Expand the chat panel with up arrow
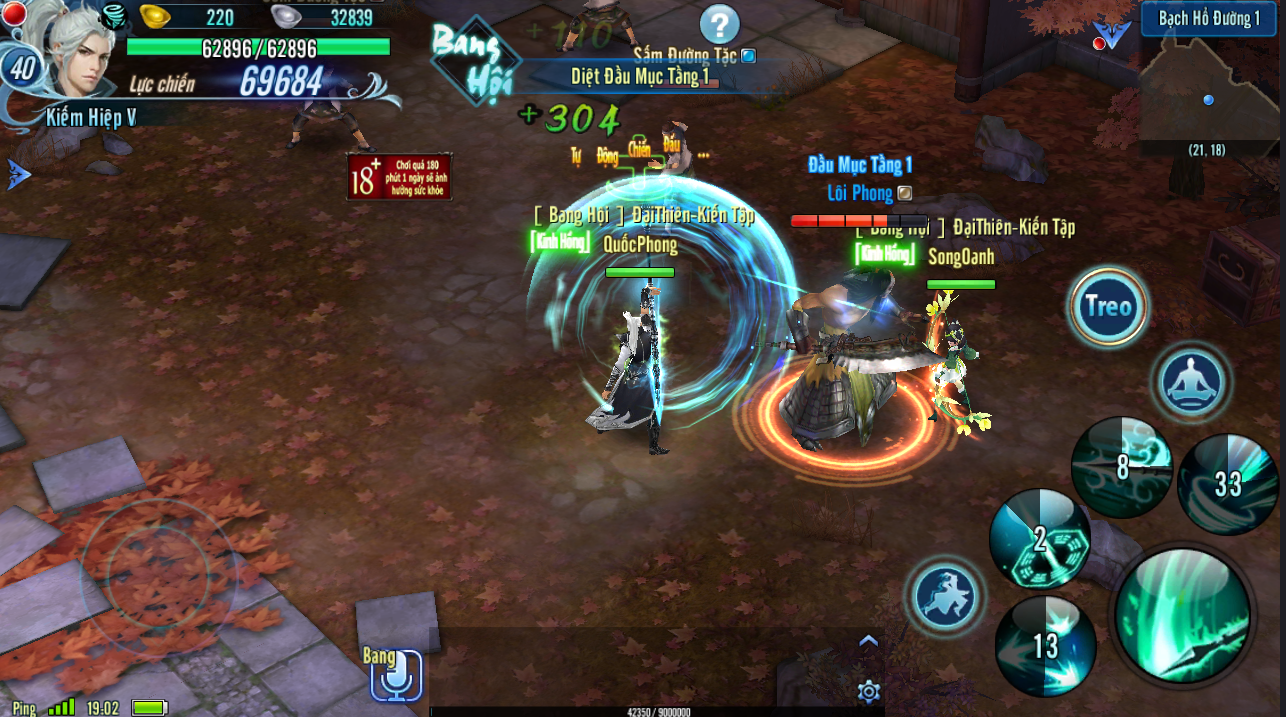Image resolution: width=1286 pixels, height=717 pixels. (868, 641)
